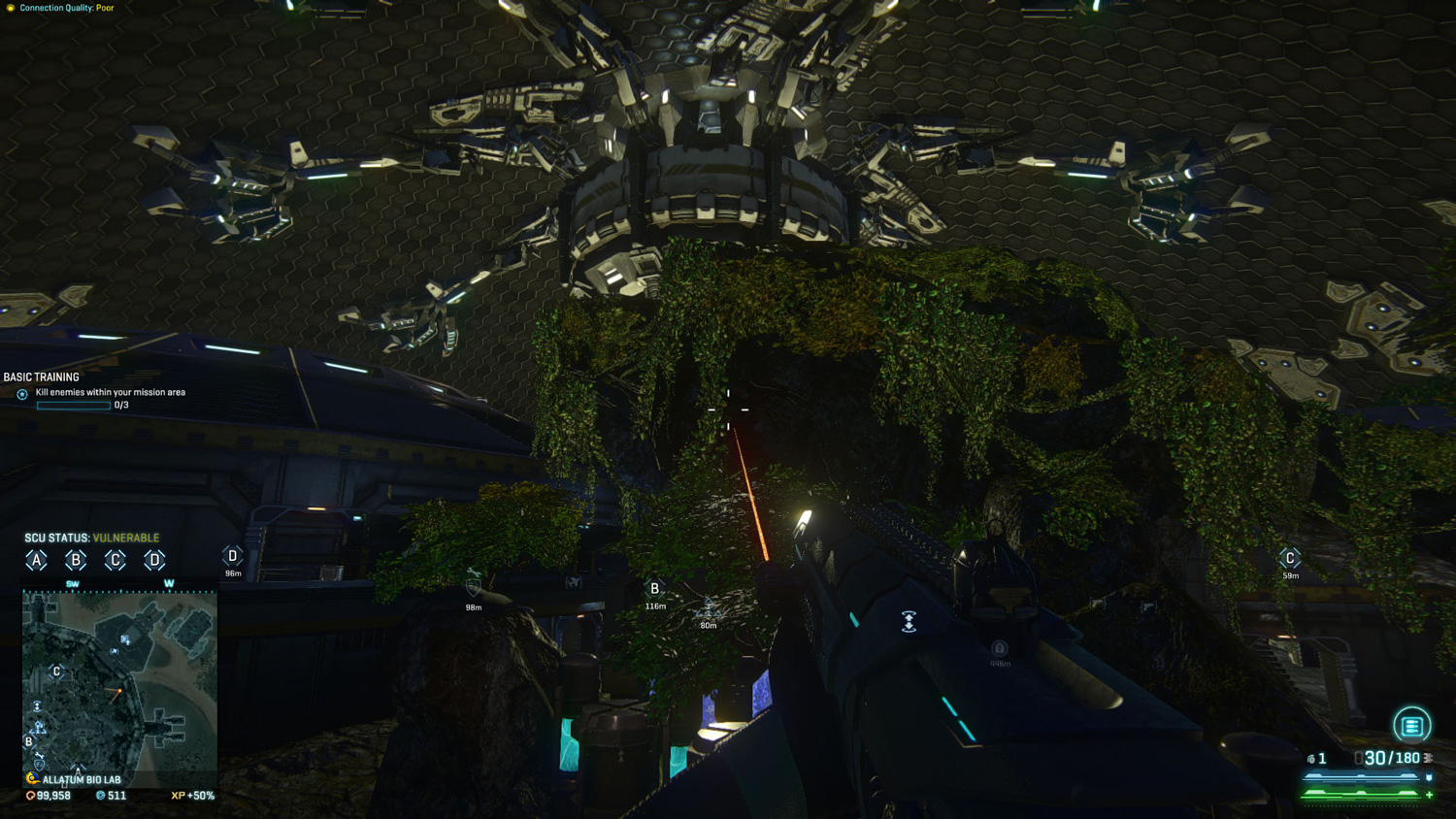
Task: Activate the circular ability icon above ammo
Action: (x=1411, y=725)
